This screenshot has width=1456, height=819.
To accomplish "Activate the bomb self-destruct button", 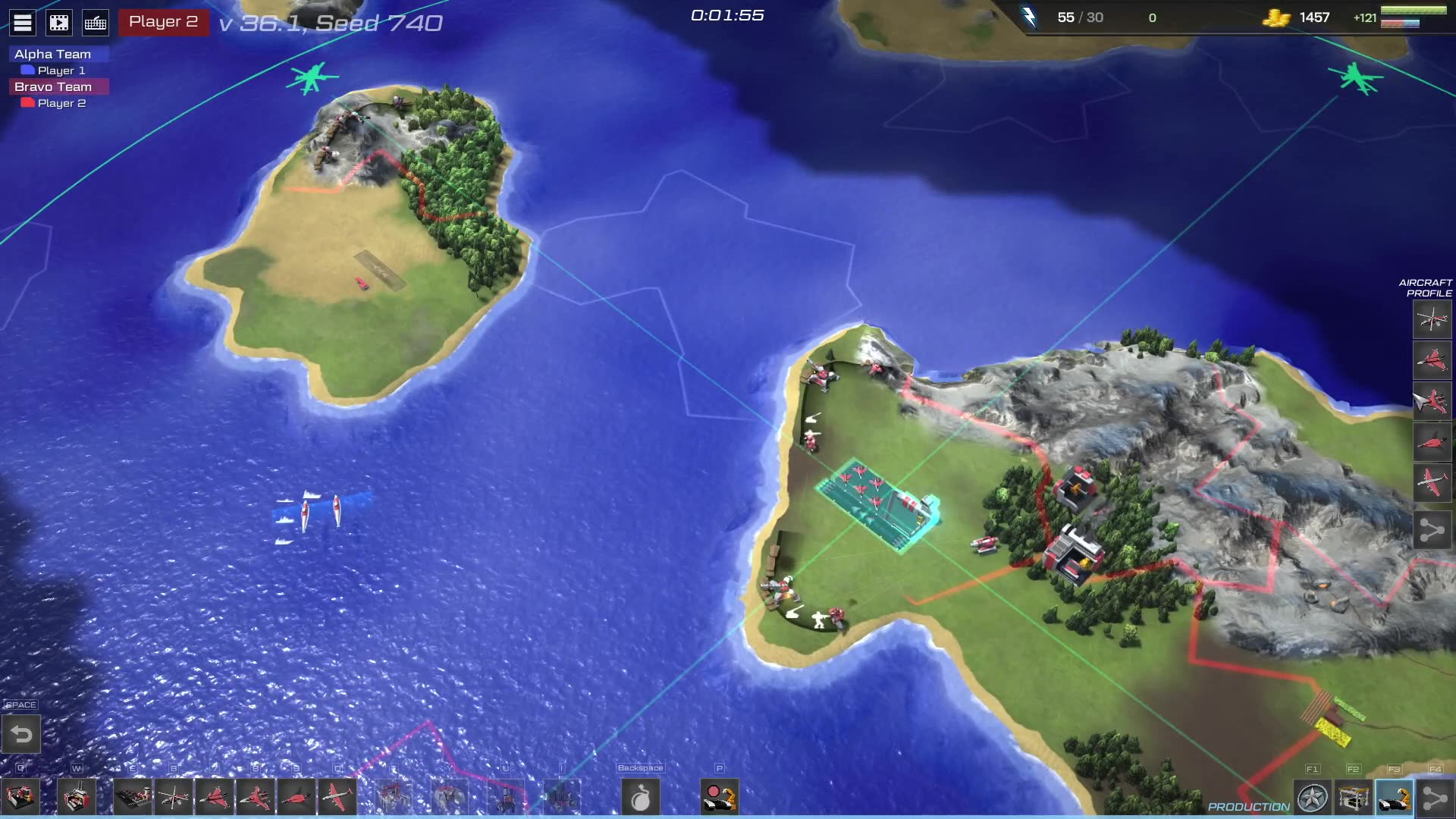I will [x=641, y=798].
